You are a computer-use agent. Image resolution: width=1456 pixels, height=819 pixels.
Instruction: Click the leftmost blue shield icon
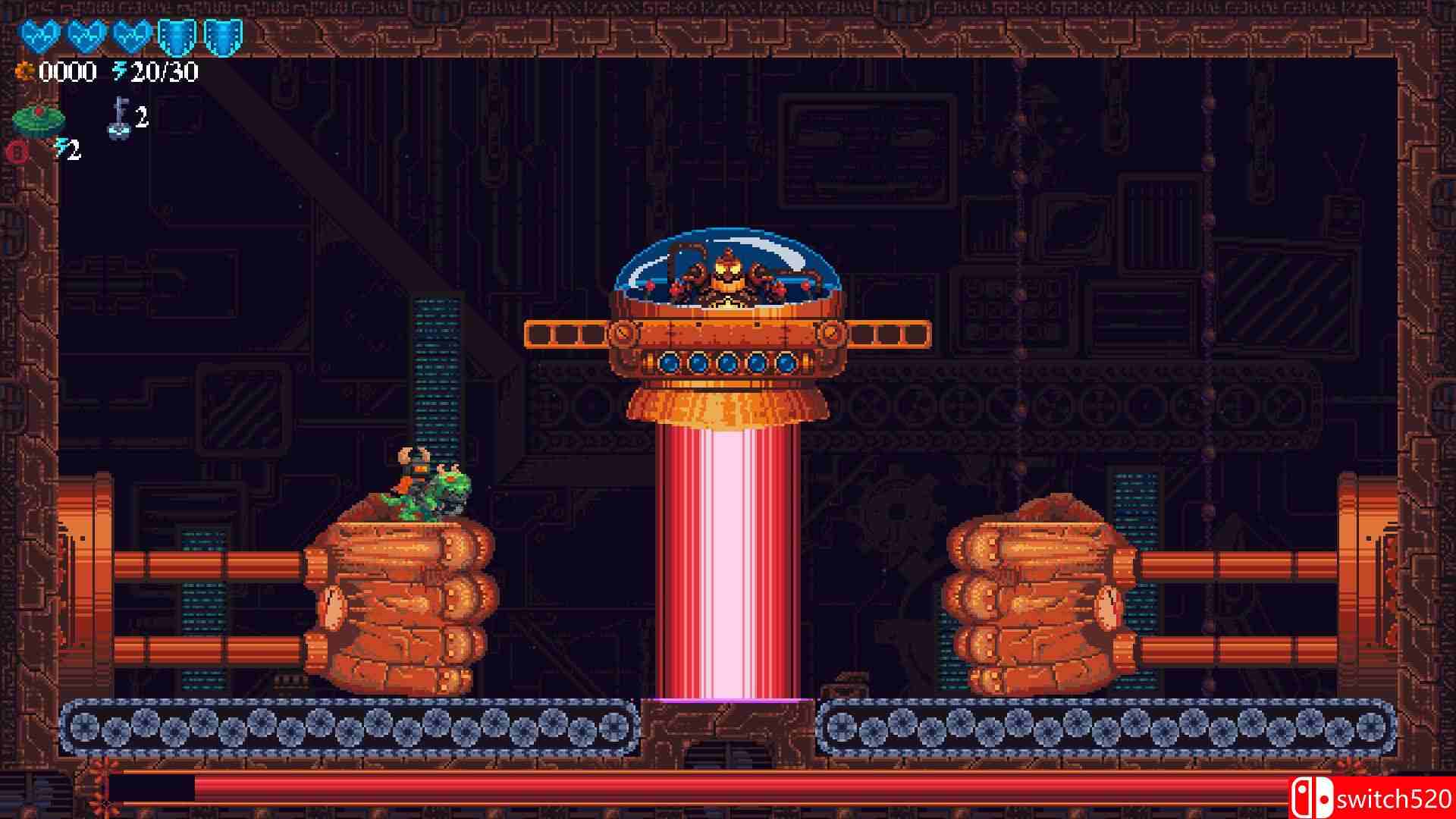pyautogui.click(x=176, y=36)
